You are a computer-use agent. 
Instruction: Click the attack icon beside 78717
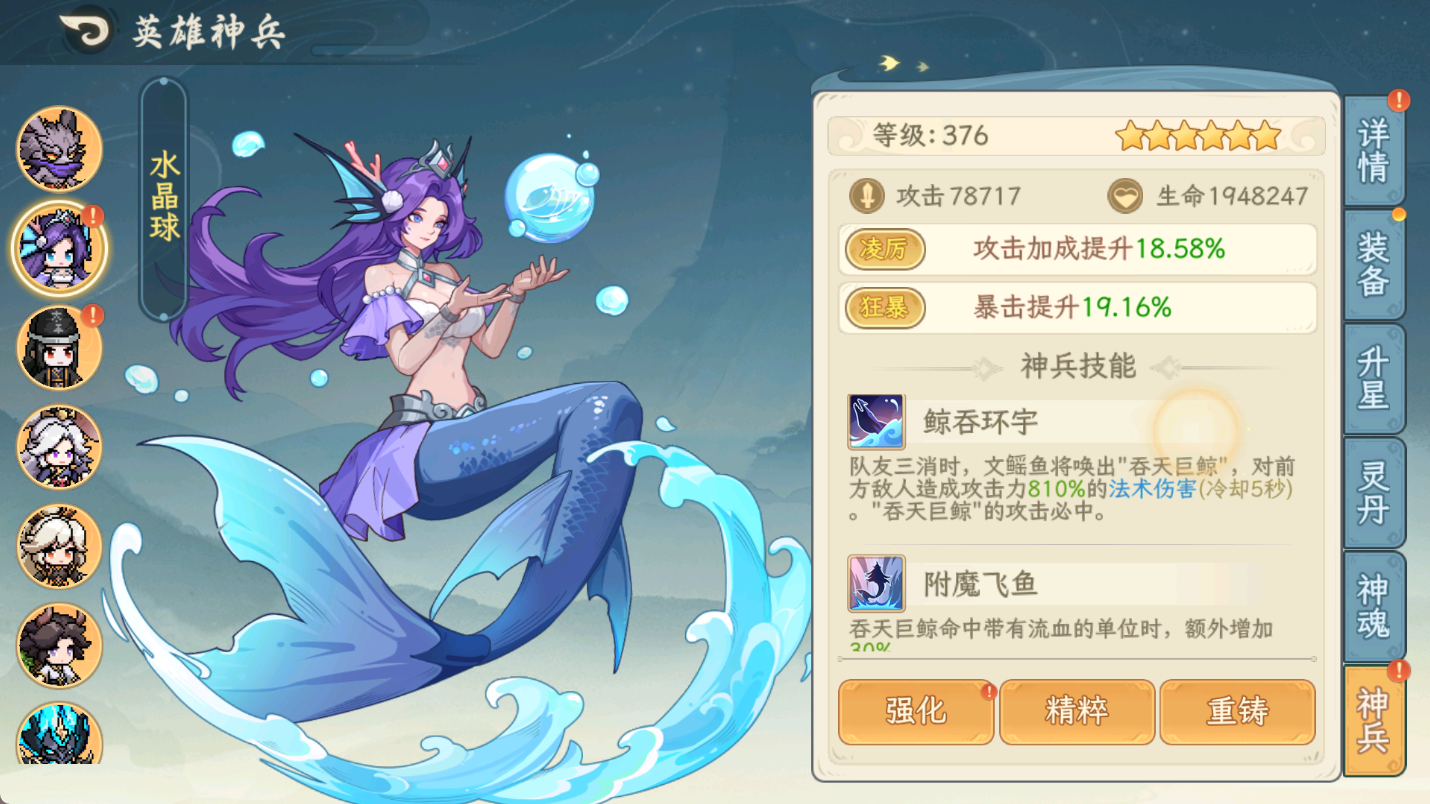tap(867, 196)
